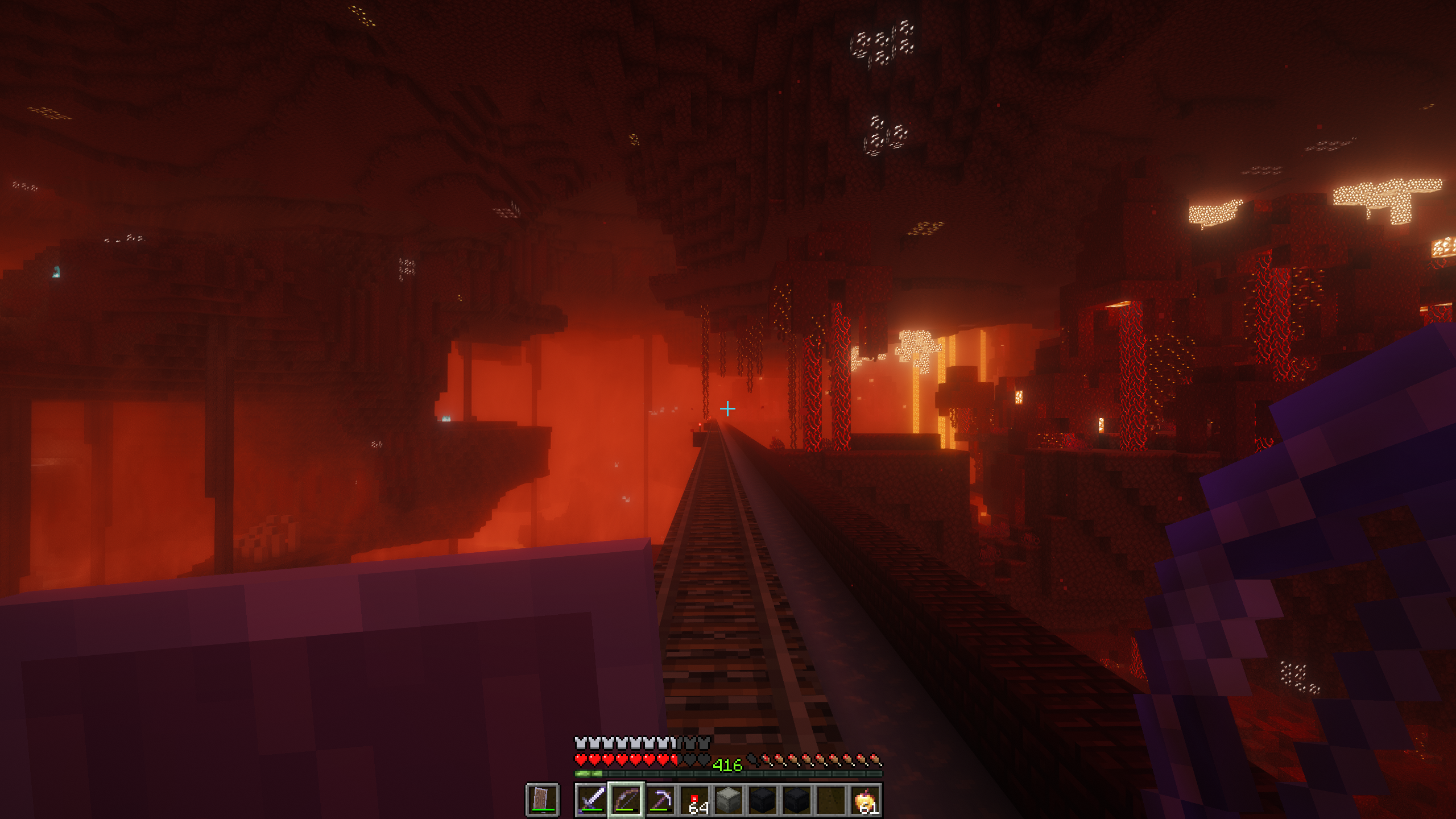Select the sword hotbar slot

pyautogui.click(x=591, y=800)
